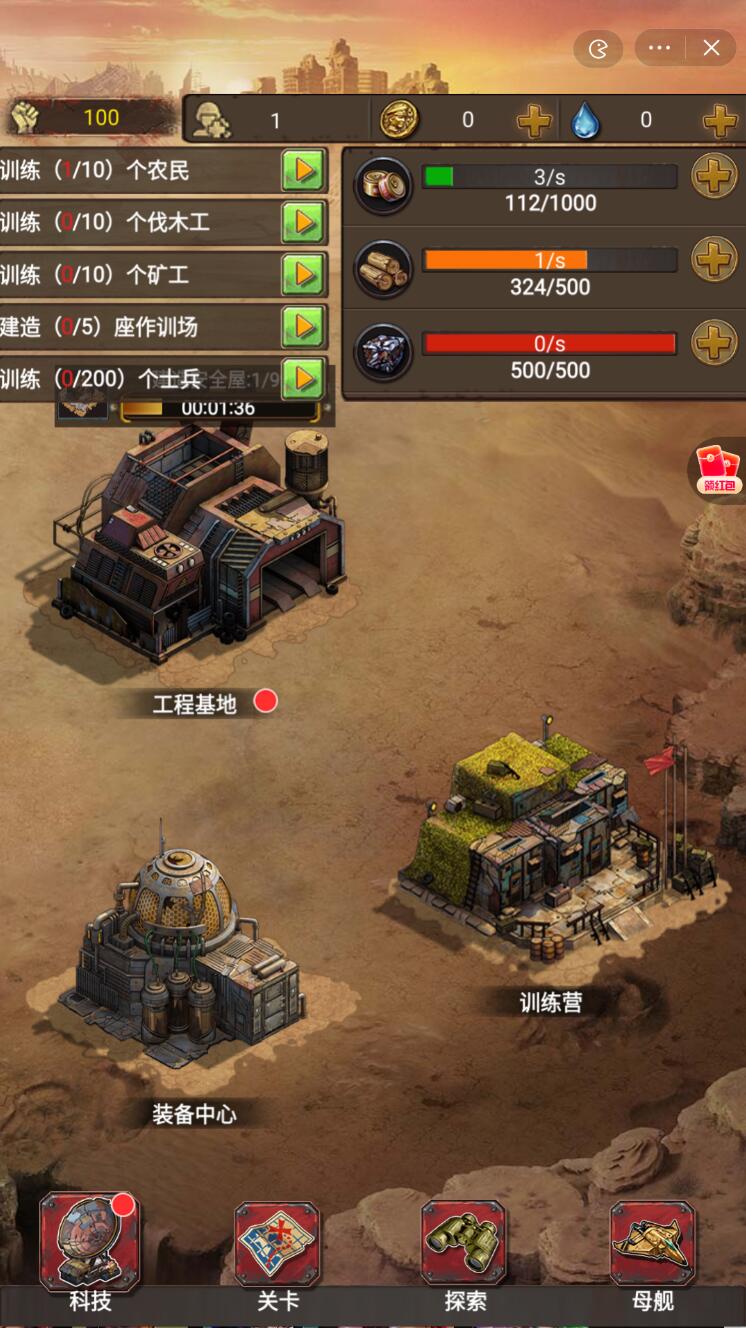
Task: Add more ore resource
Action: click(714, 344)
